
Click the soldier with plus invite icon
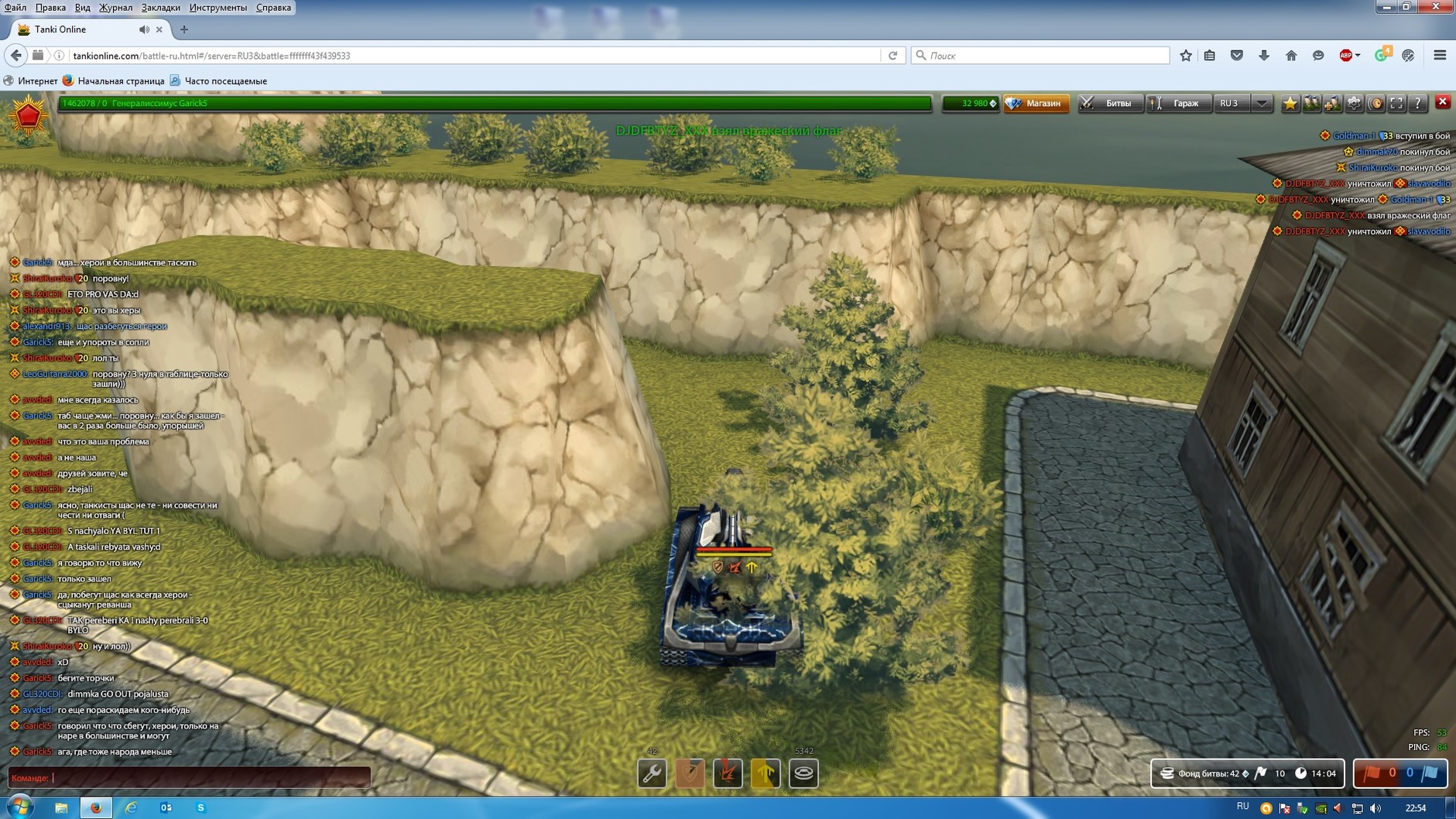tap(1333, 103)
